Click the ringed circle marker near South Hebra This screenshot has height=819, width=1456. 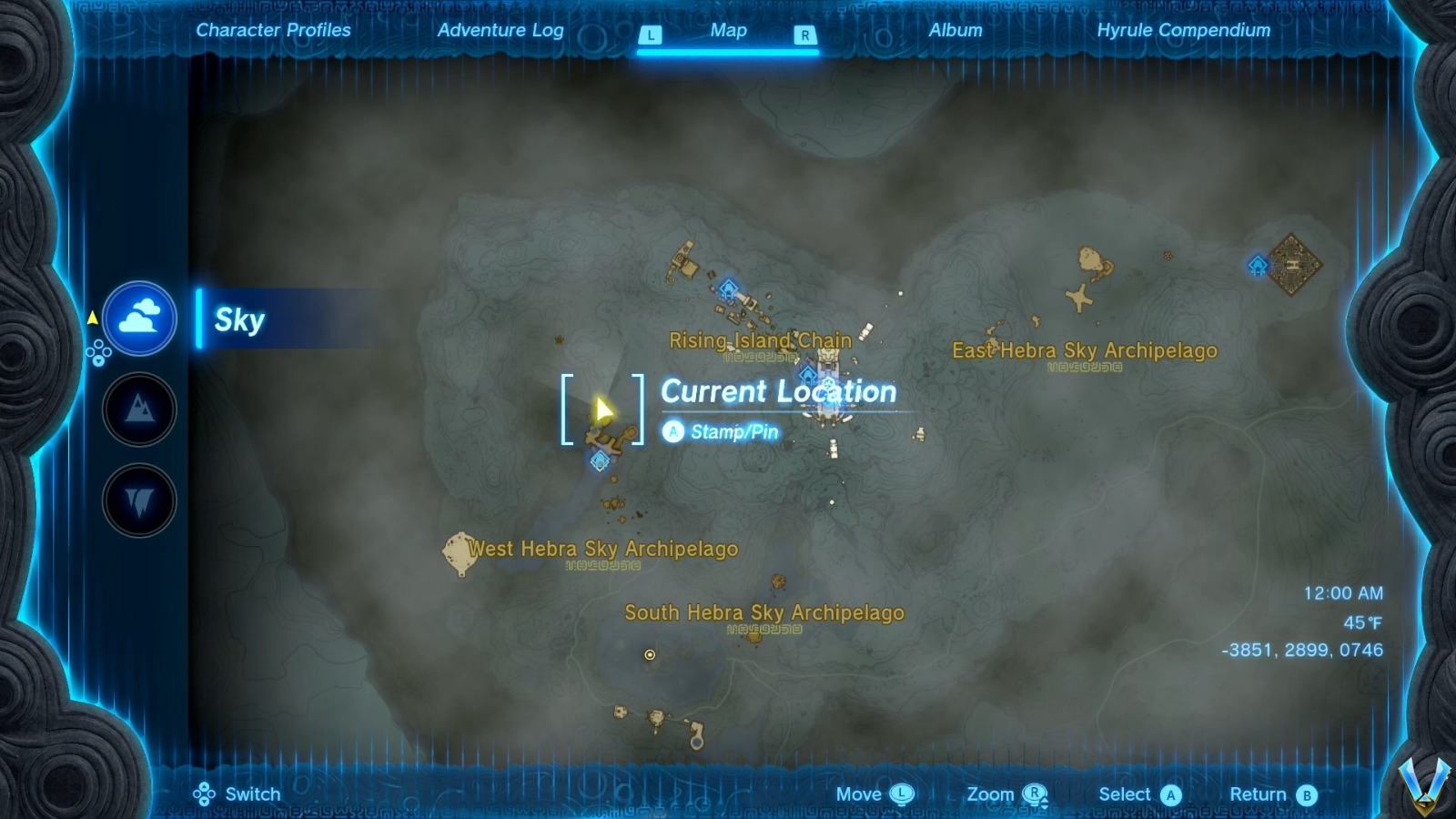click(652, 656)
